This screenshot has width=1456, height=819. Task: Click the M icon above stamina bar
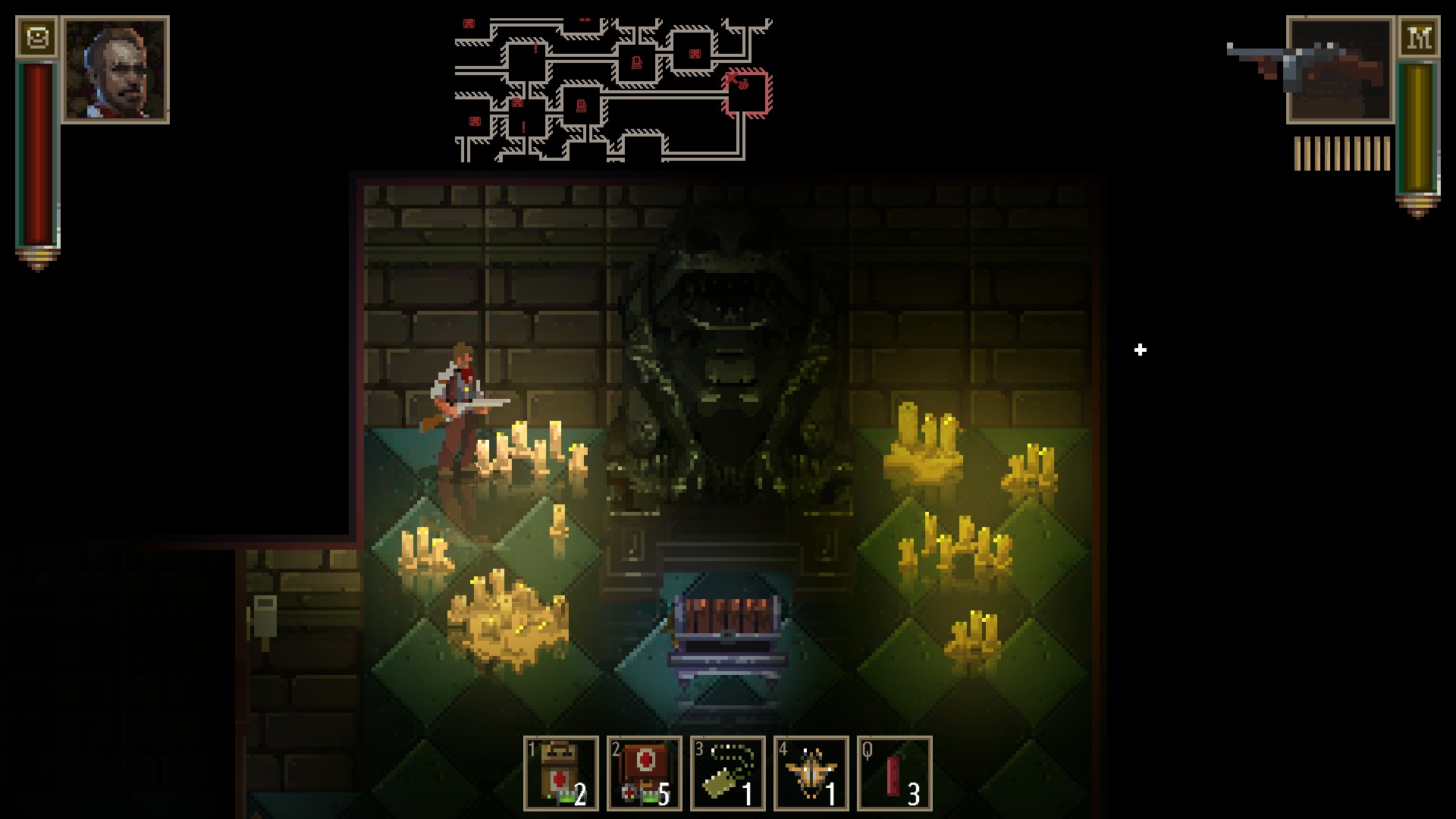point(1419,37)
